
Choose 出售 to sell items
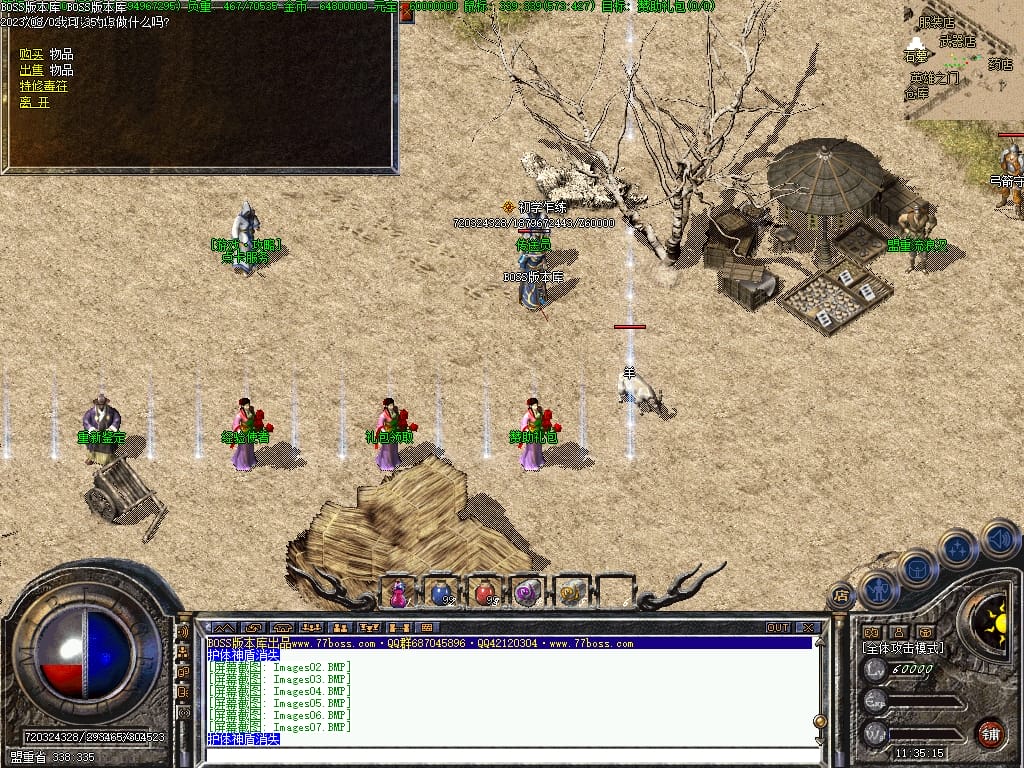(x=31, y=70)
